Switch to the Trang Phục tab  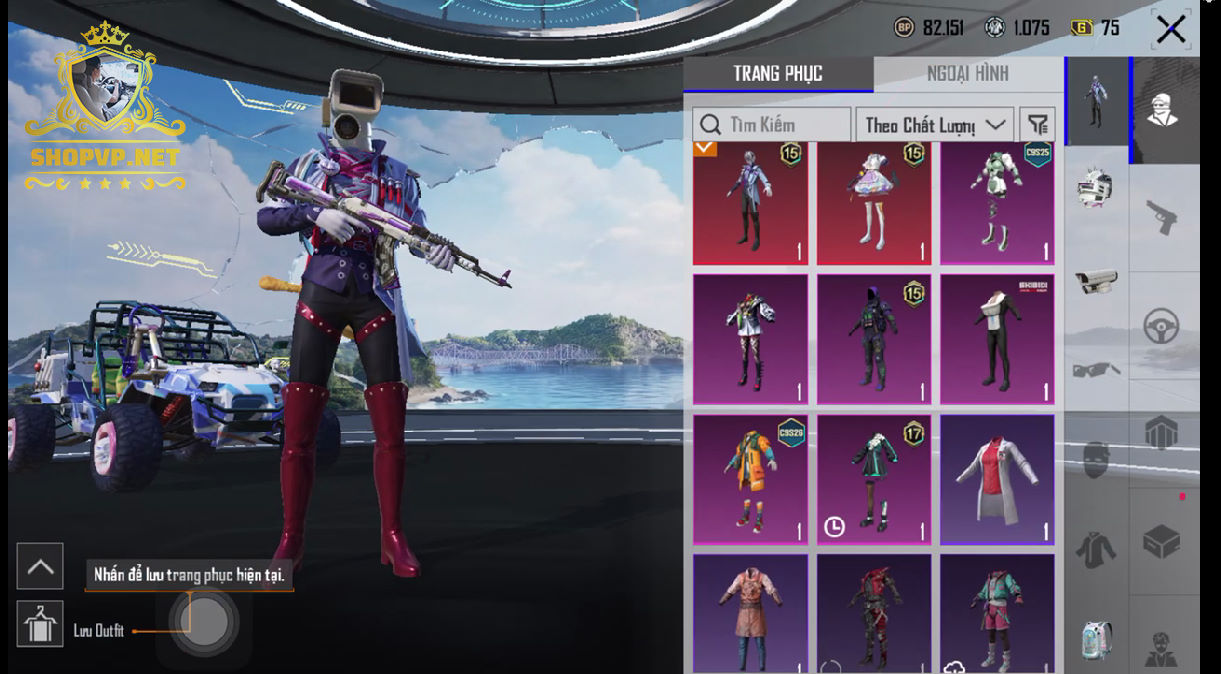[778, 74]
